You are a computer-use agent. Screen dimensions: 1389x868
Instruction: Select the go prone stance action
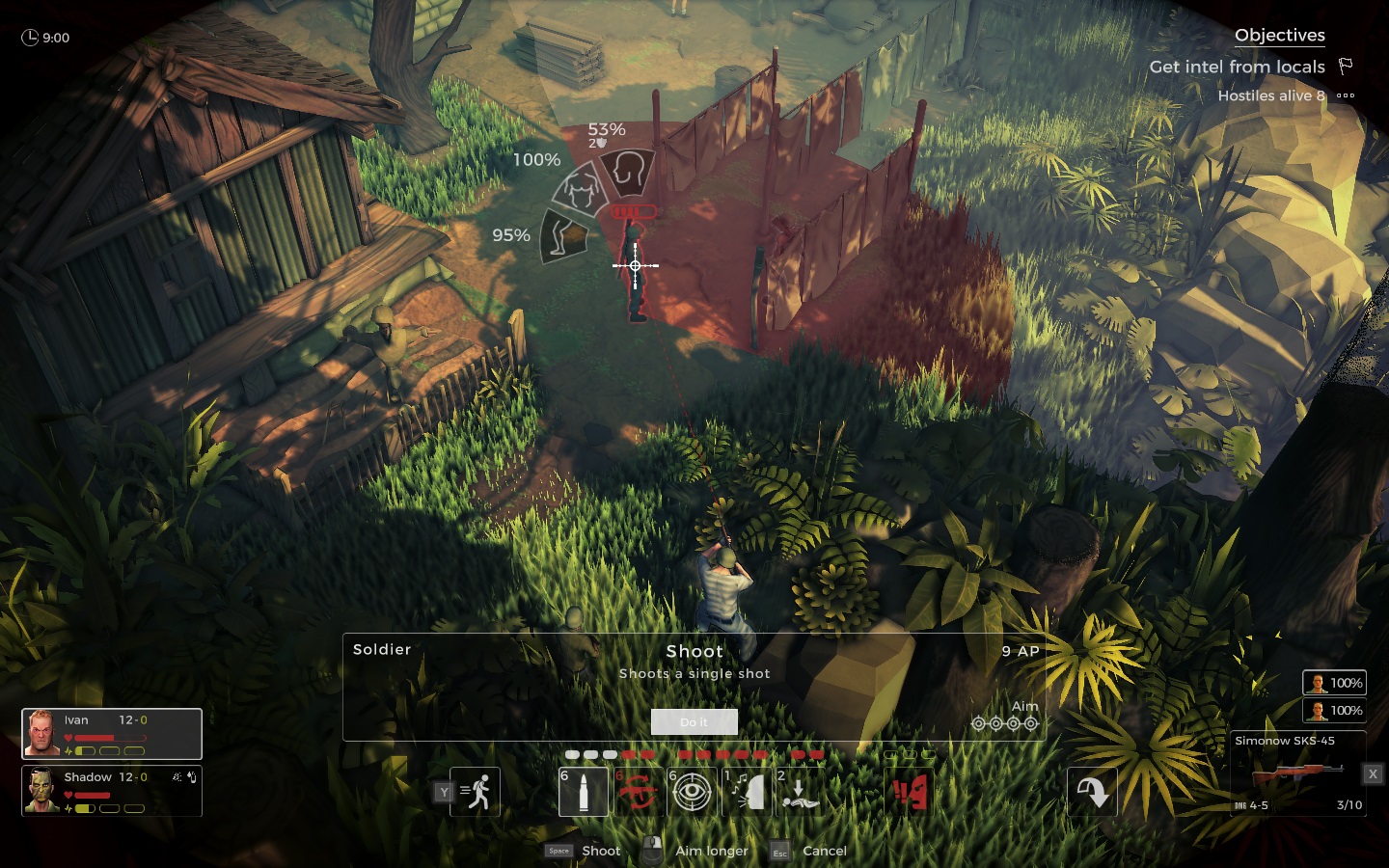[x=799, y=792]
